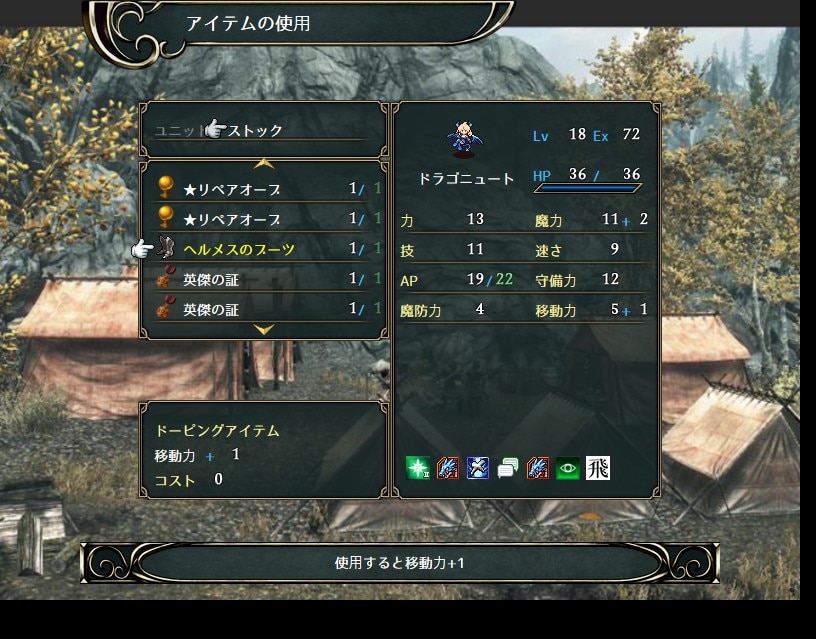Switch to the ユニット tab

178,131
